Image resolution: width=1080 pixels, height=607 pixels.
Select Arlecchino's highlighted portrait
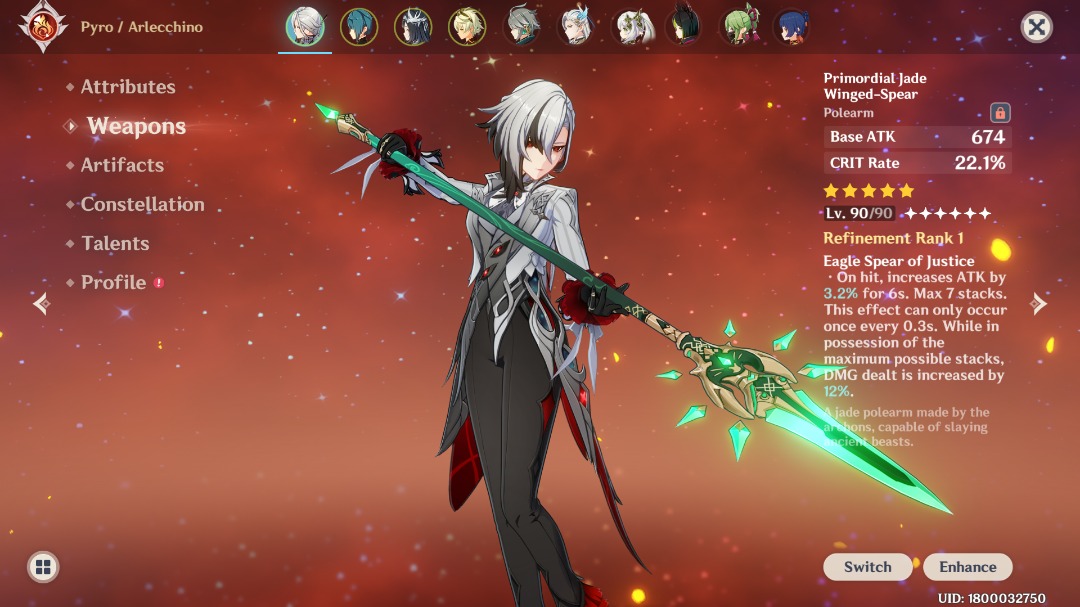[305, 27]
